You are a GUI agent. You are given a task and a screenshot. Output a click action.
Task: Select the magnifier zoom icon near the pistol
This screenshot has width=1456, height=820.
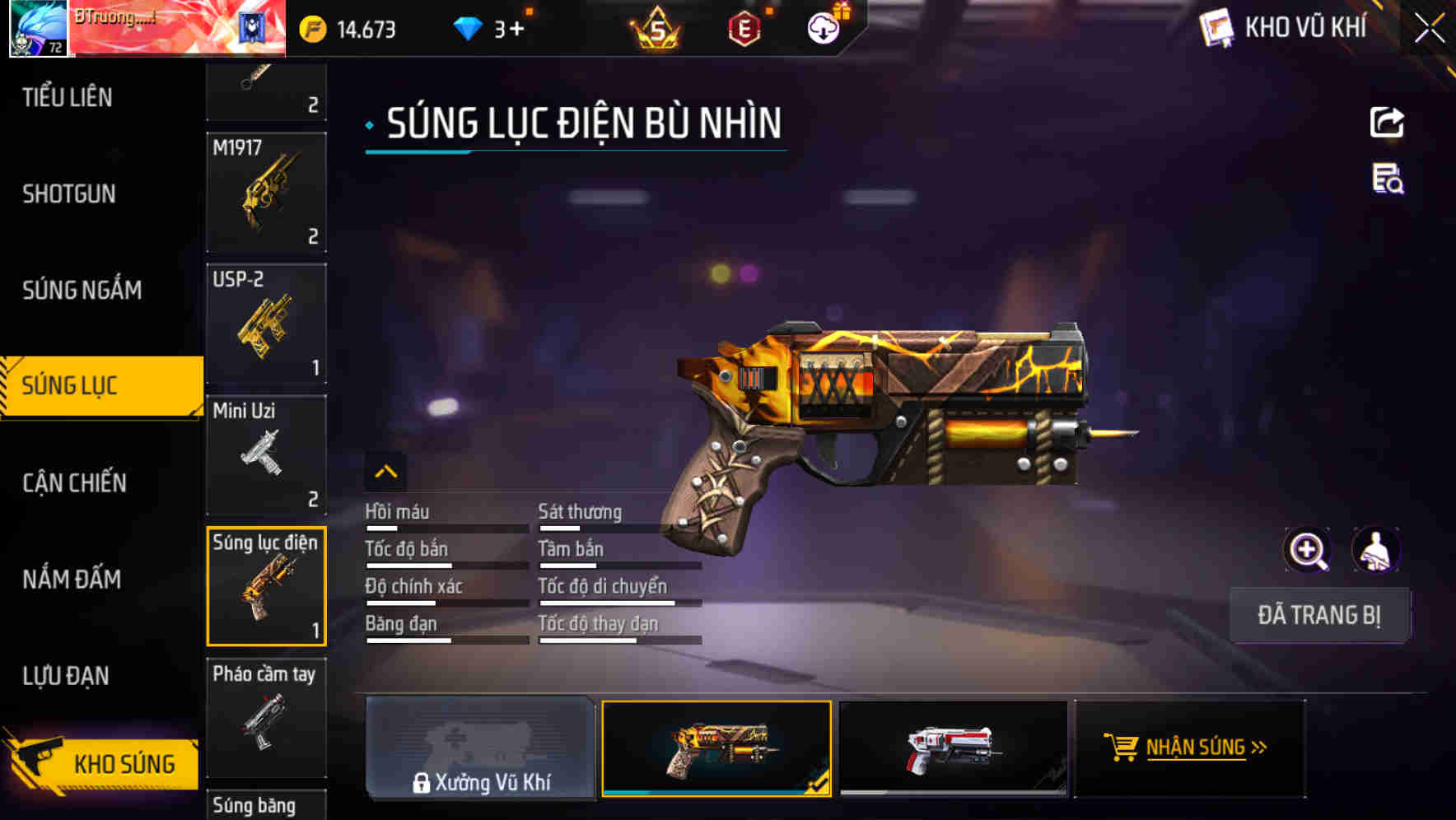click(1309, 549)
